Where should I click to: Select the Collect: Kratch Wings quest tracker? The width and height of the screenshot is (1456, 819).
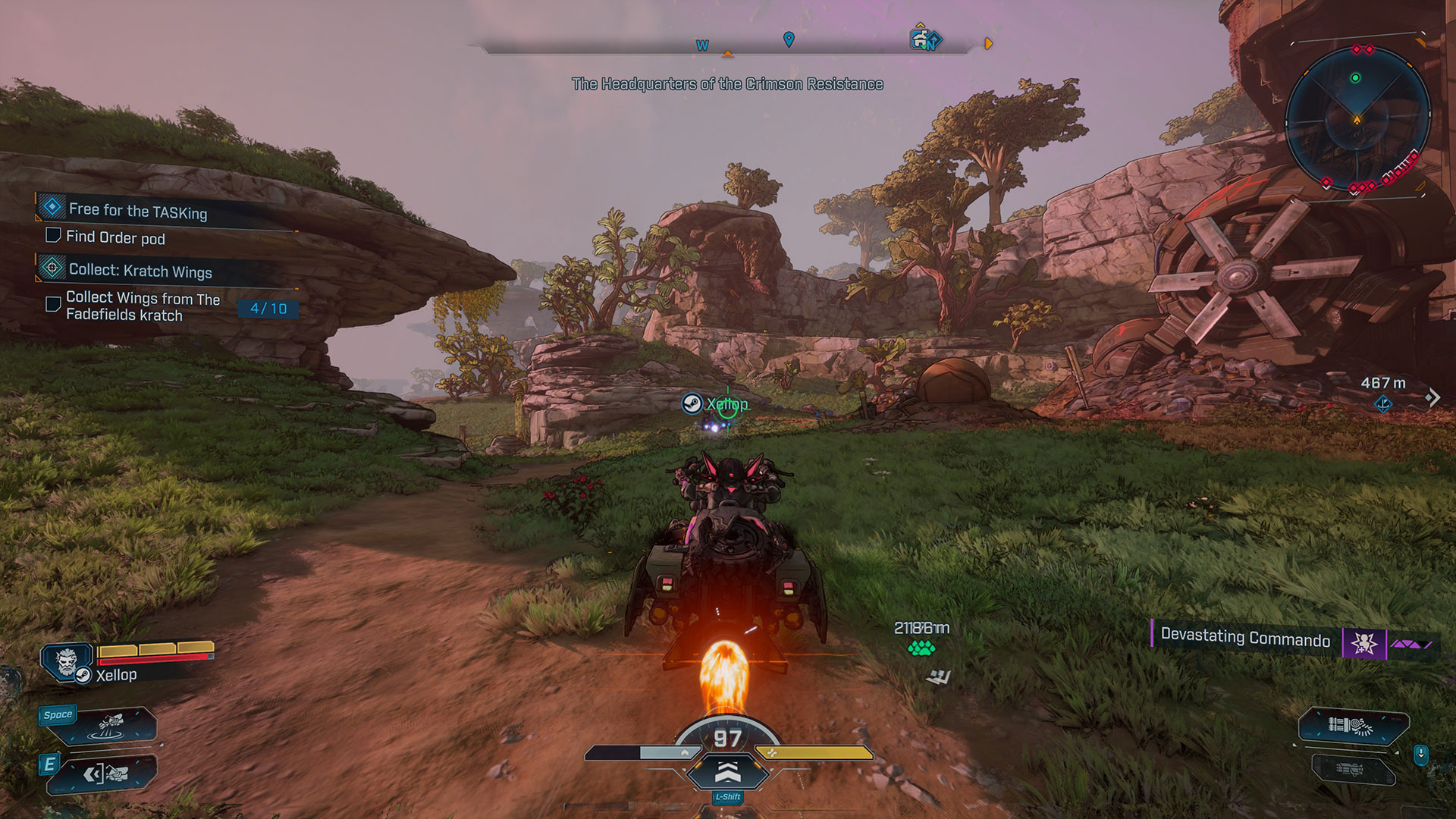[x=140, y=270]
